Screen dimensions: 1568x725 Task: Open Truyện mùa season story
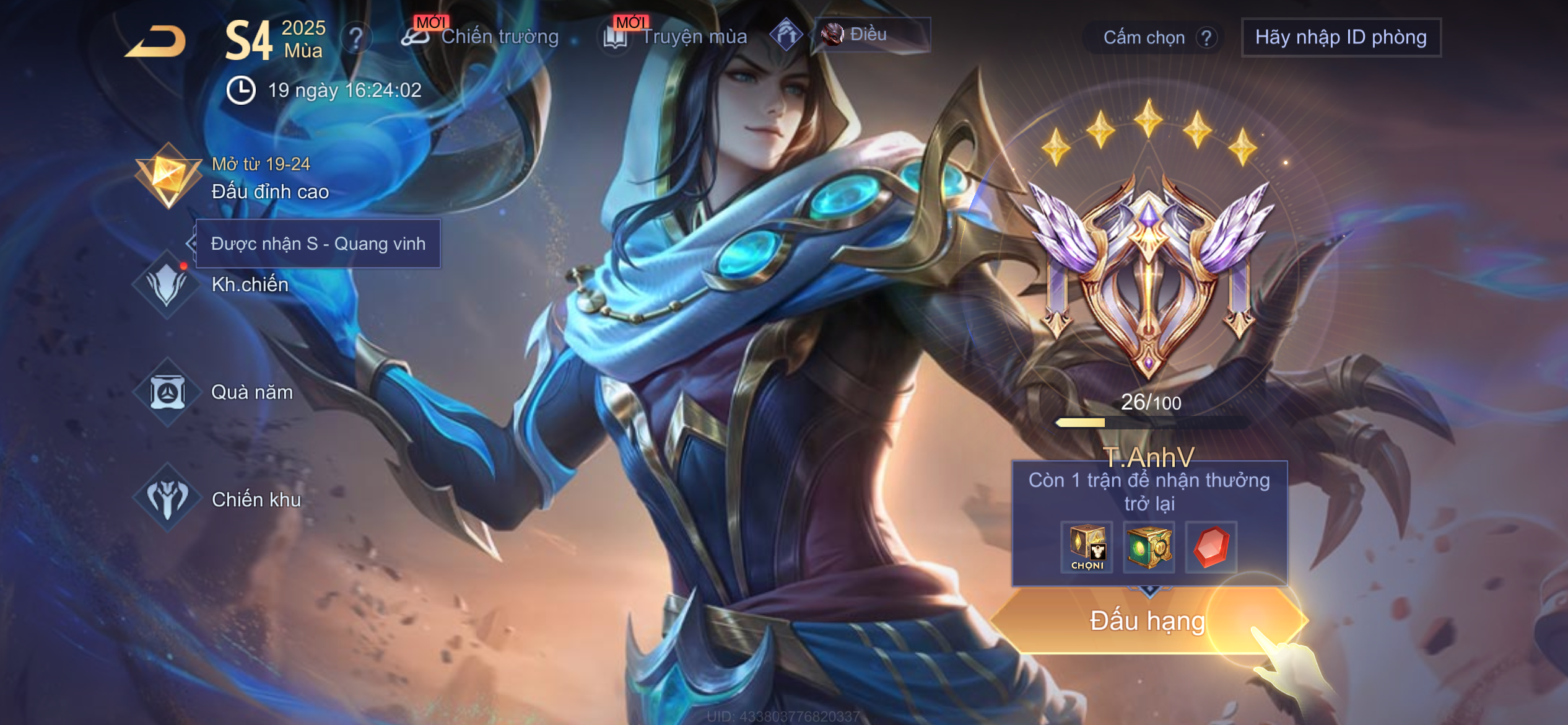coord(677,37)
